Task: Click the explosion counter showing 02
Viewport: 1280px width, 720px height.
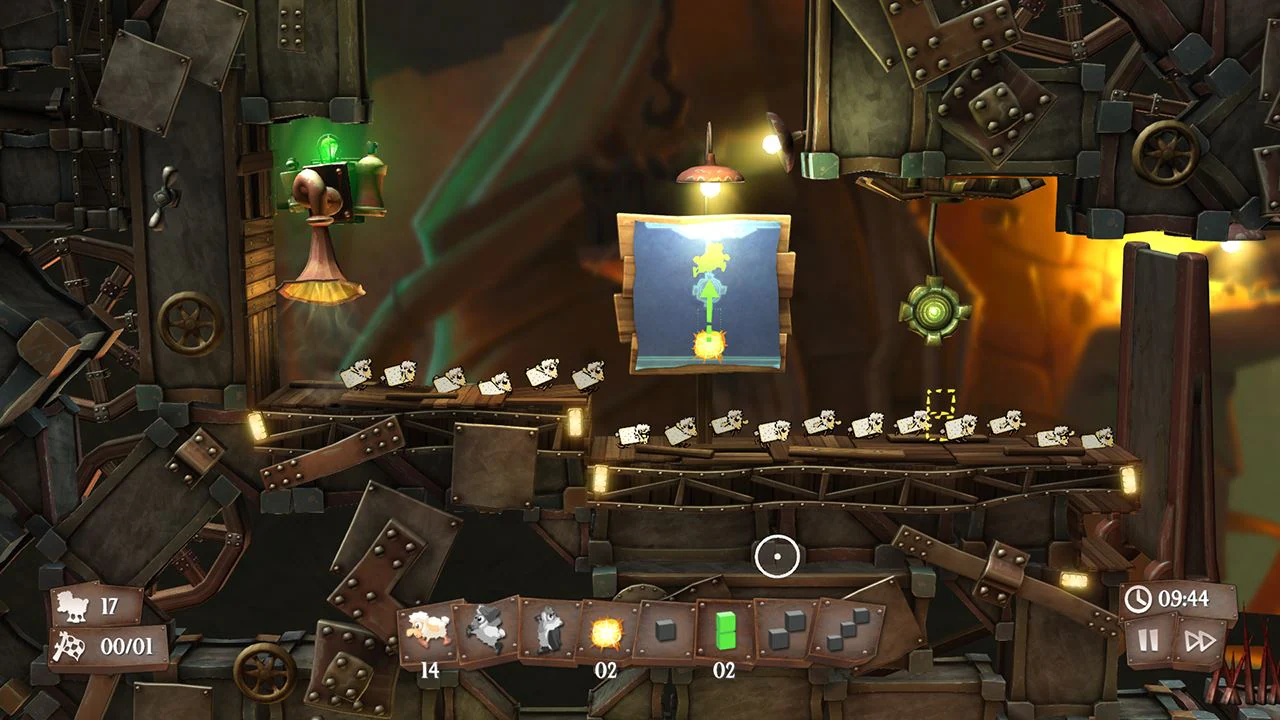Action: [605, 671]
